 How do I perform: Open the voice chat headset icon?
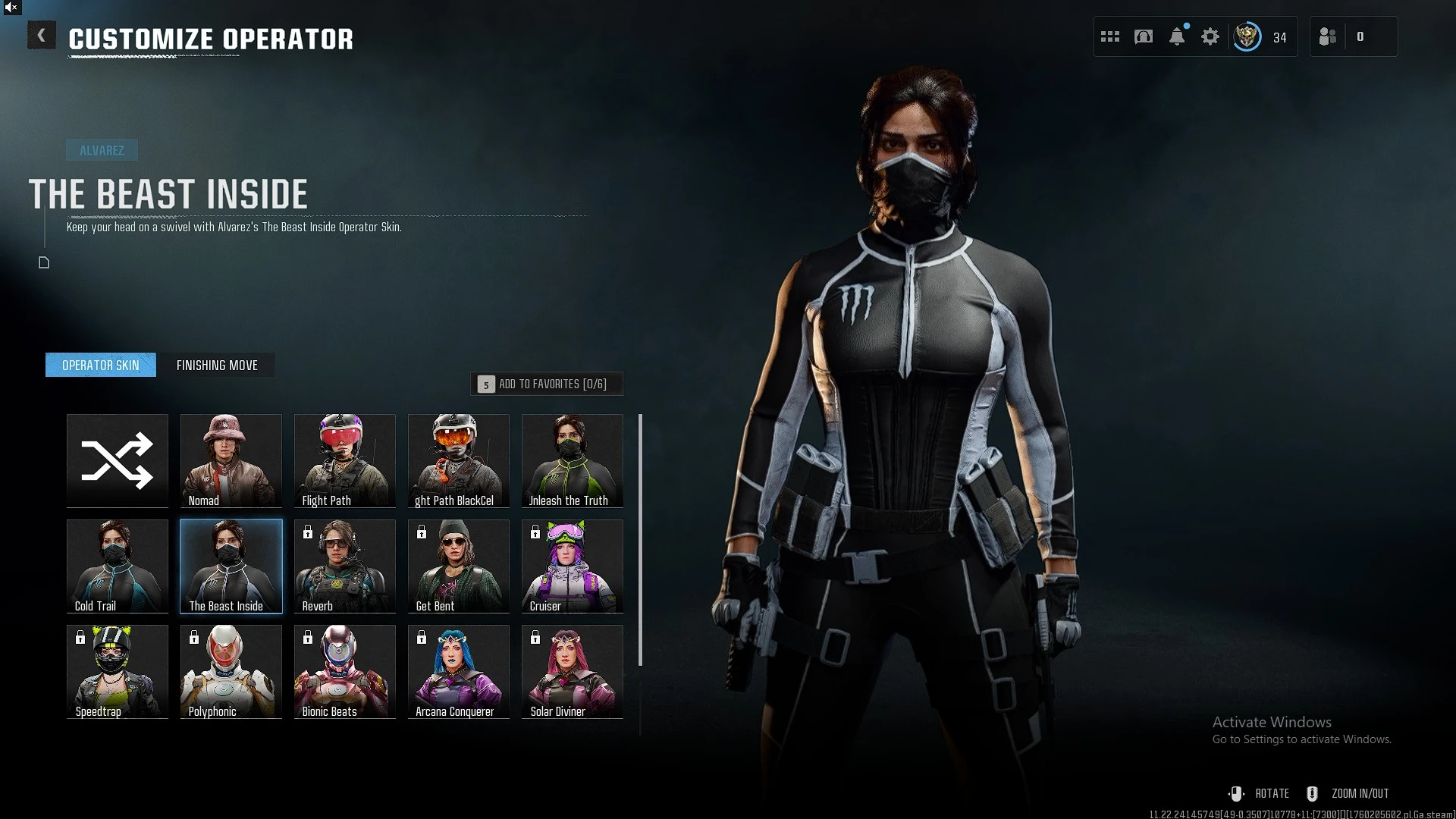pyautogui.click(x=1143, y=36)
